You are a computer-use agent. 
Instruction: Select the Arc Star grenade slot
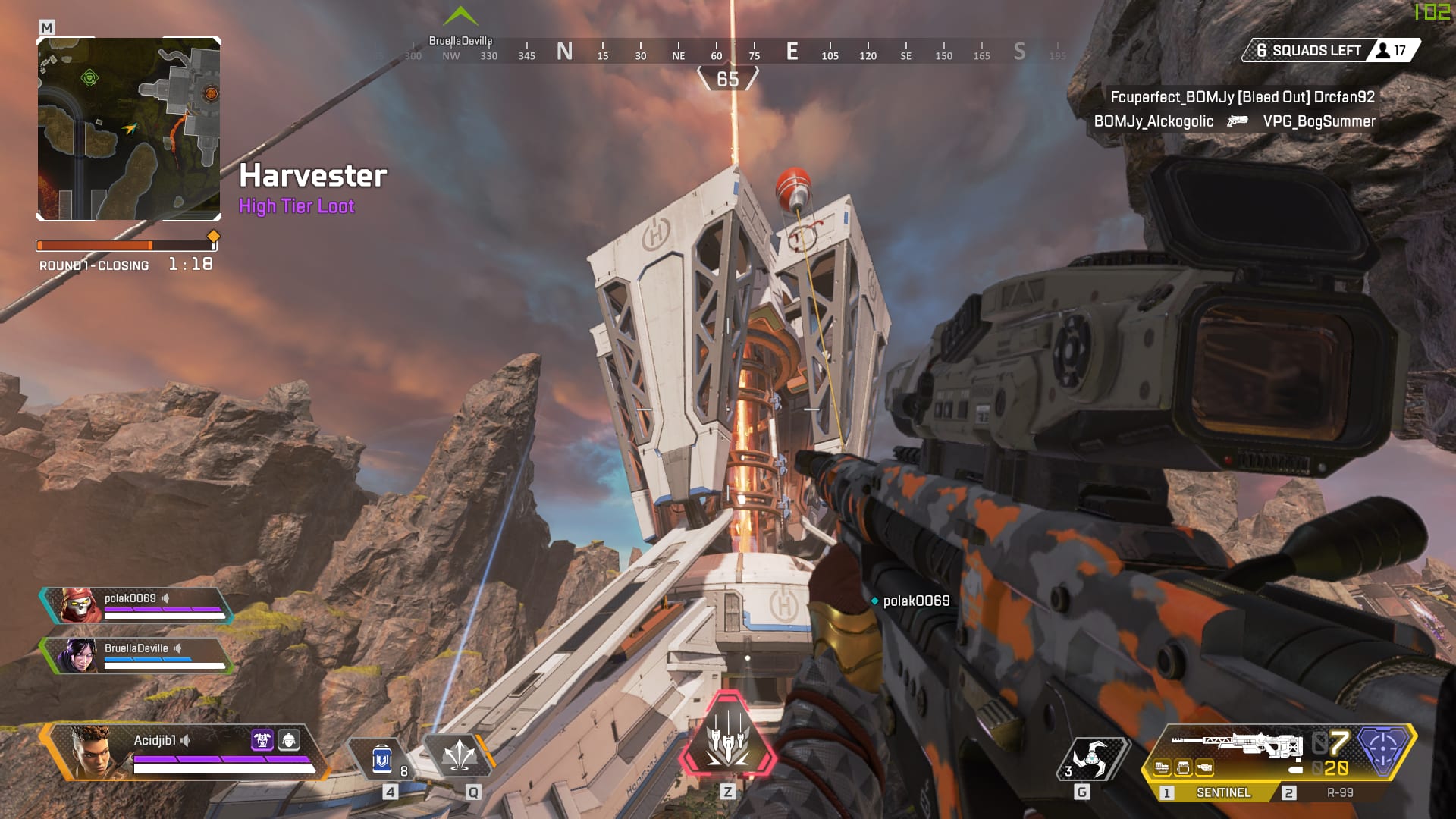1092,758
